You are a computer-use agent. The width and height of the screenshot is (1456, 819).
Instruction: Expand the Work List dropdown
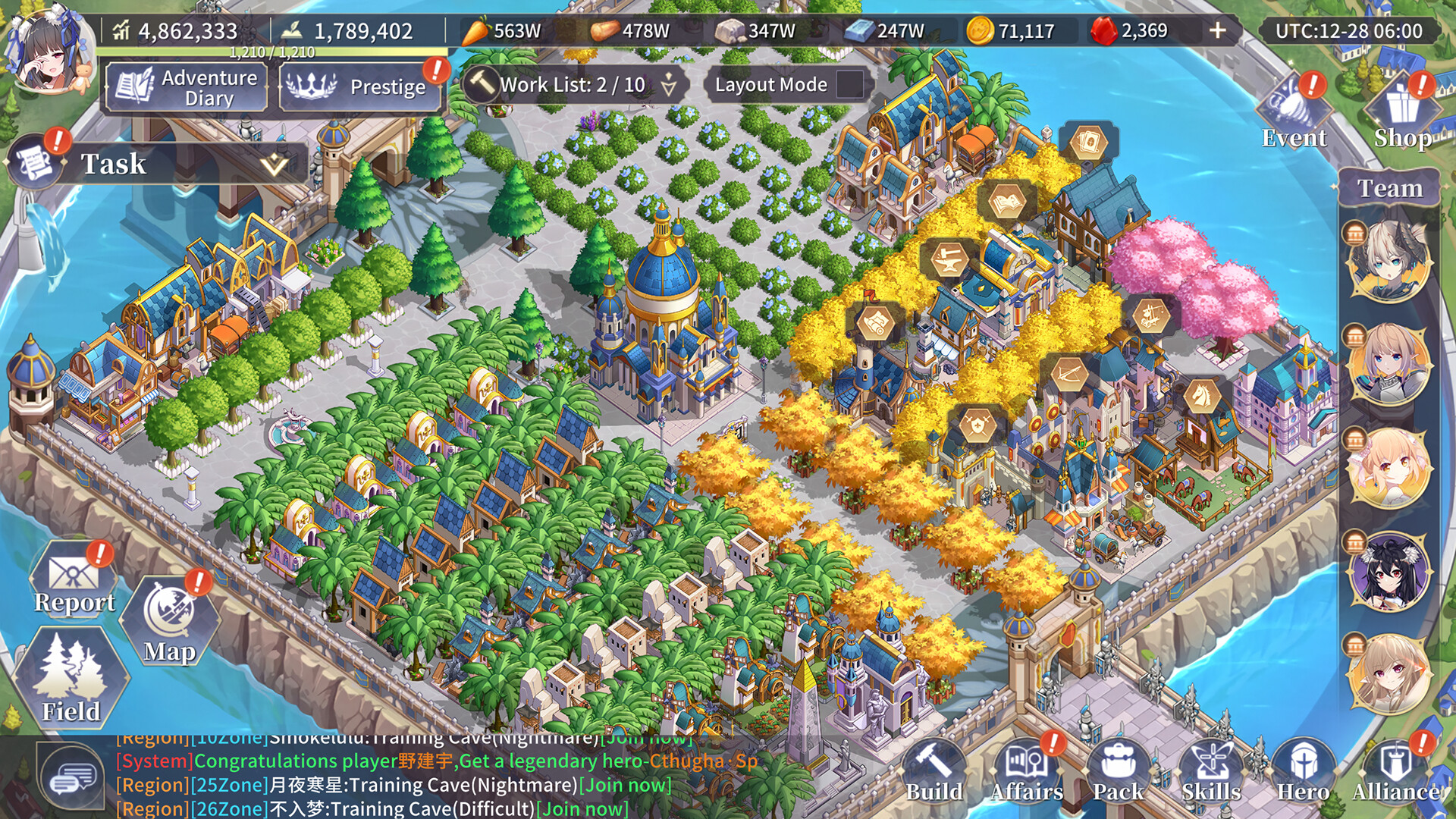pyautogui.click(x=668, y=86)
